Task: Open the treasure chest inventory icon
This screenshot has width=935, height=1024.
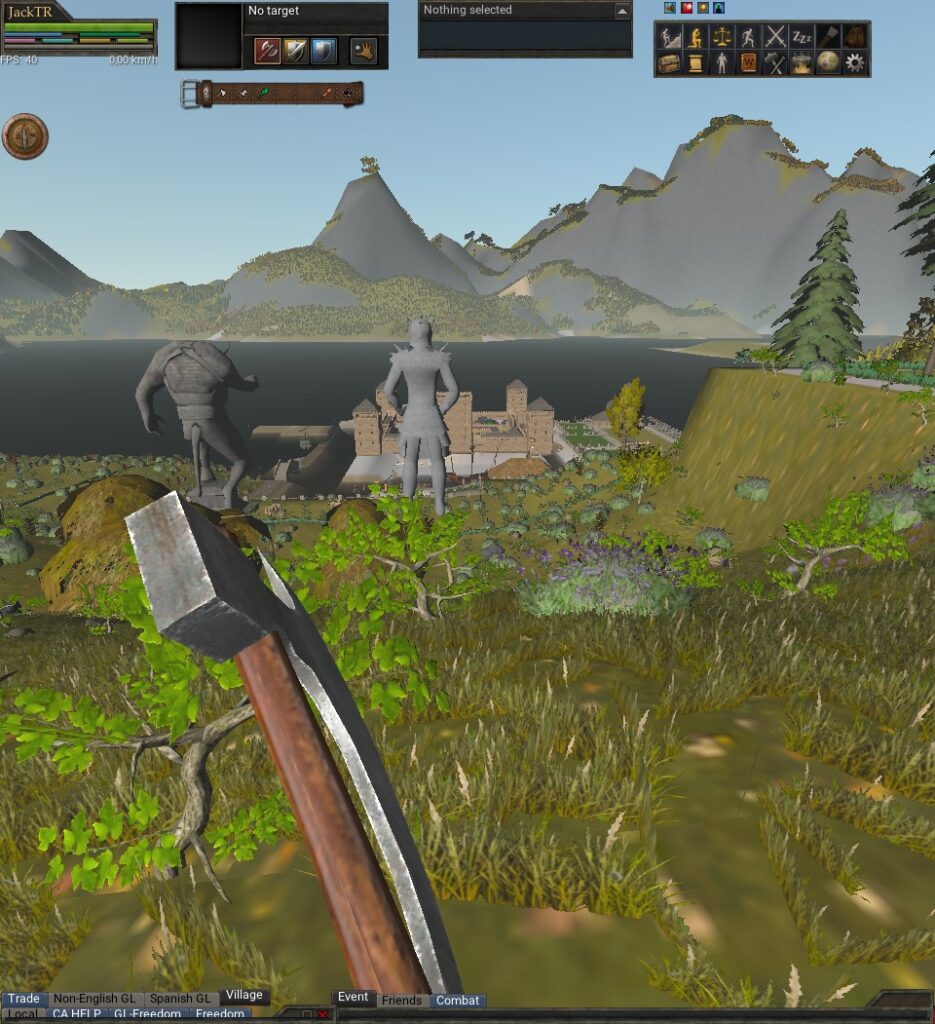Action: point(669,63)
